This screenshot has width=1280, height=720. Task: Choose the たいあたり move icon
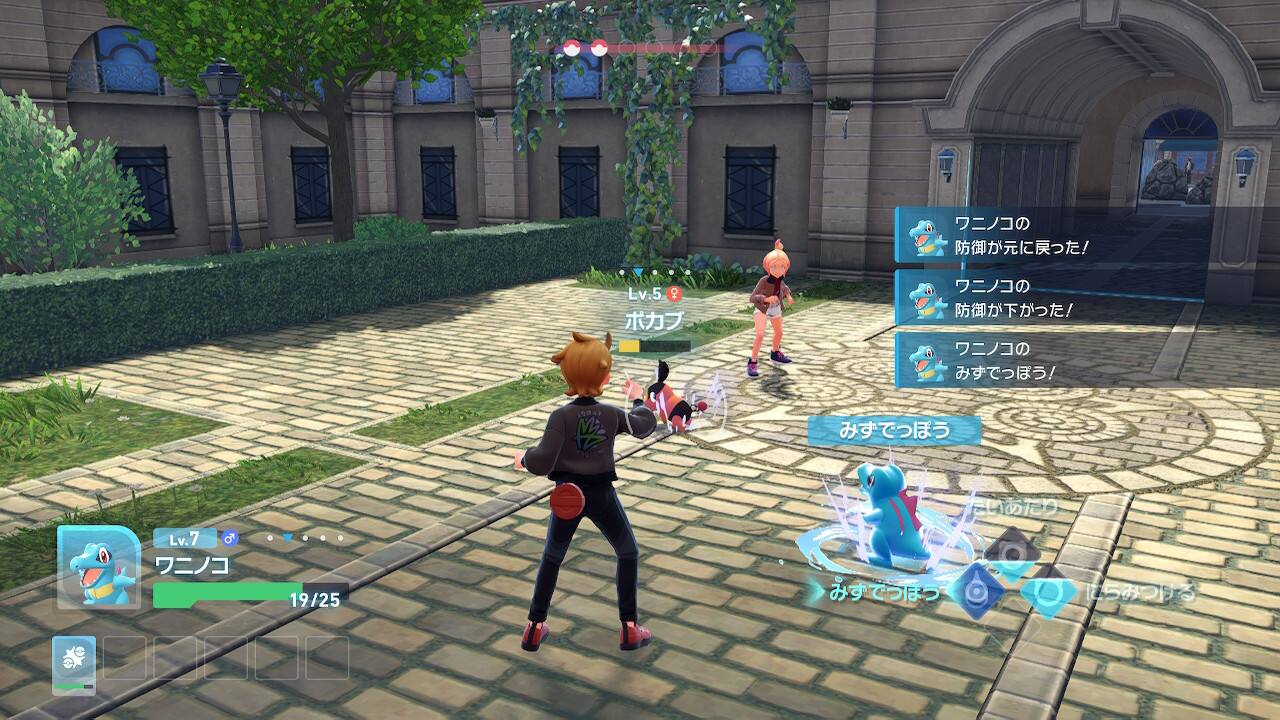click(x=1012, y=549)
